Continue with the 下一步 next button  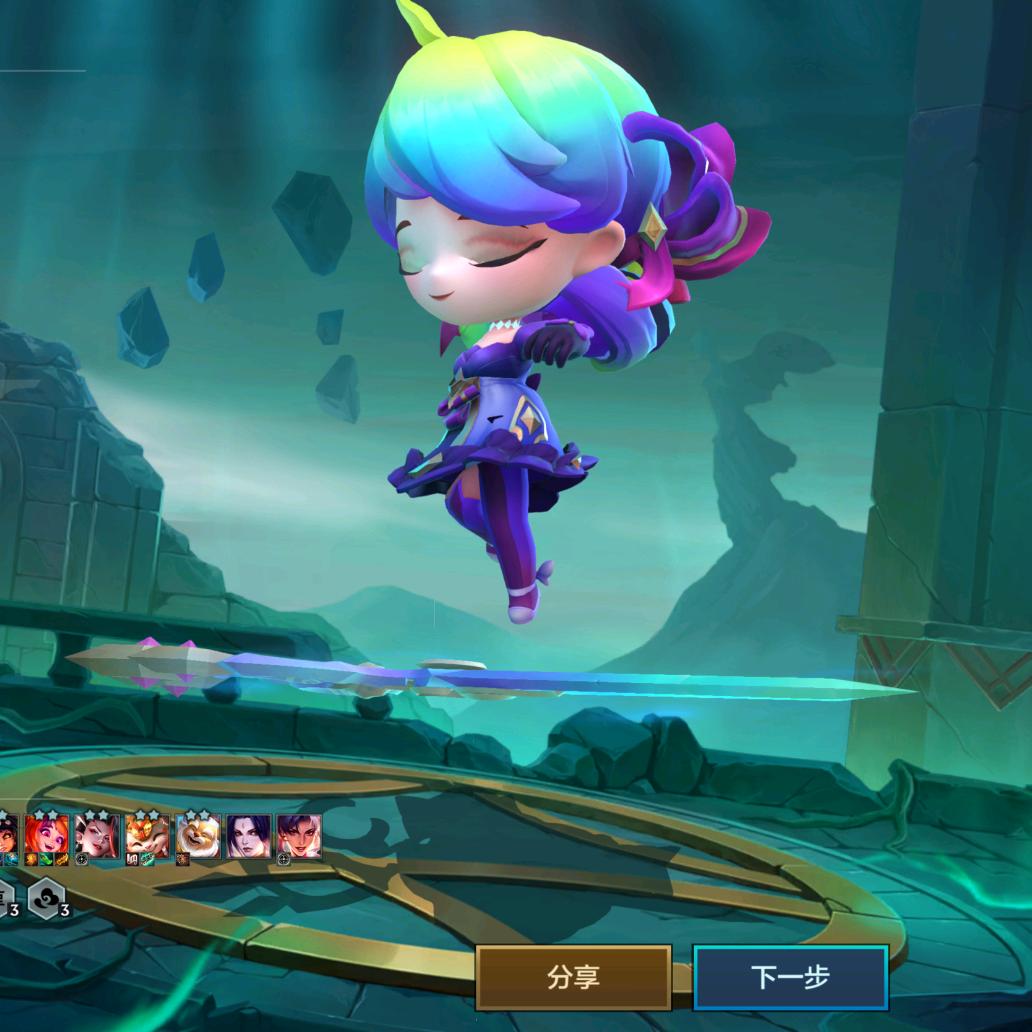(790, 977)
